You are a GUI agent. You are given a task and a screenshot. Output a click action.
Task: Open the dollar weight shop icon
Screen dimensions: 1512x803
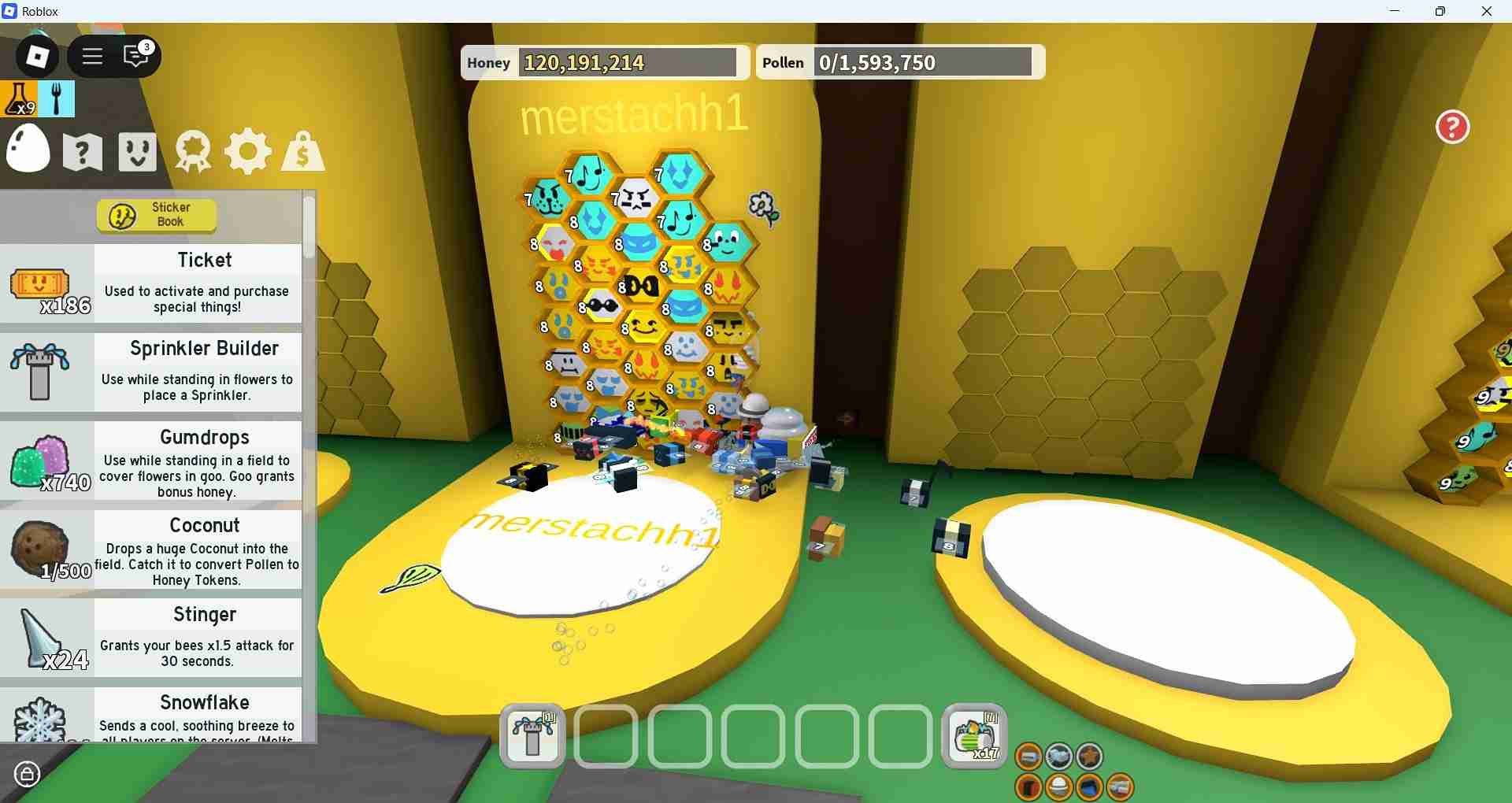(302, 151)
